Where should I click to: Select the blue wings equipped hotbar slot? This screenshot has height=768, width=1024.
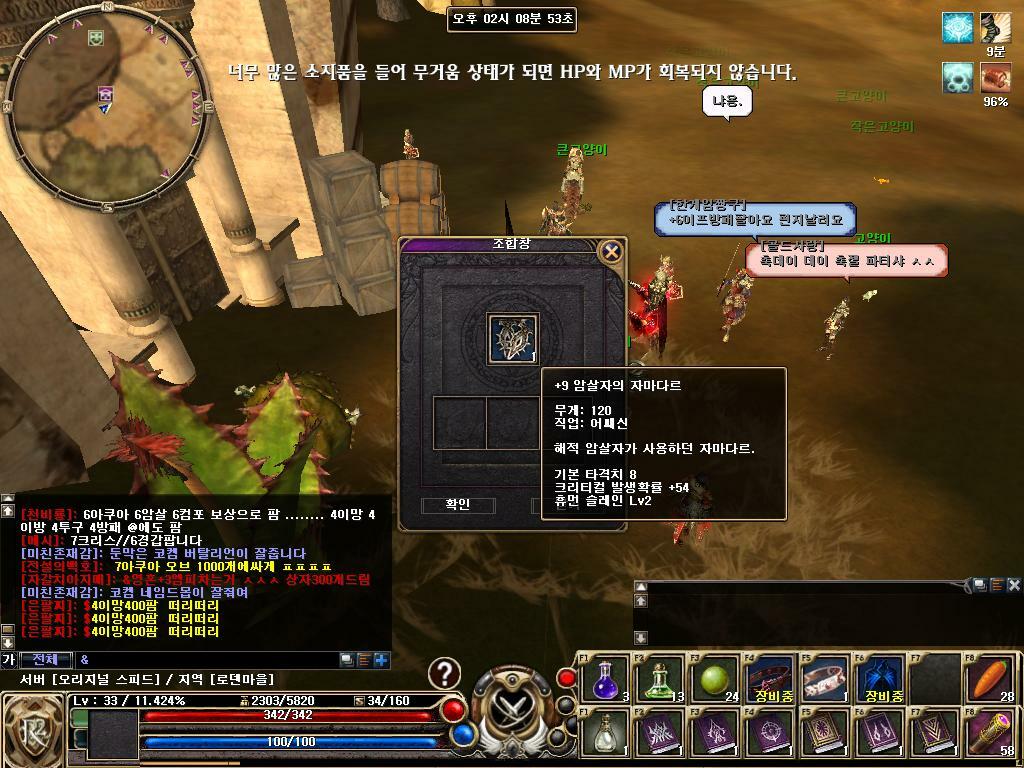click(883, 678)
